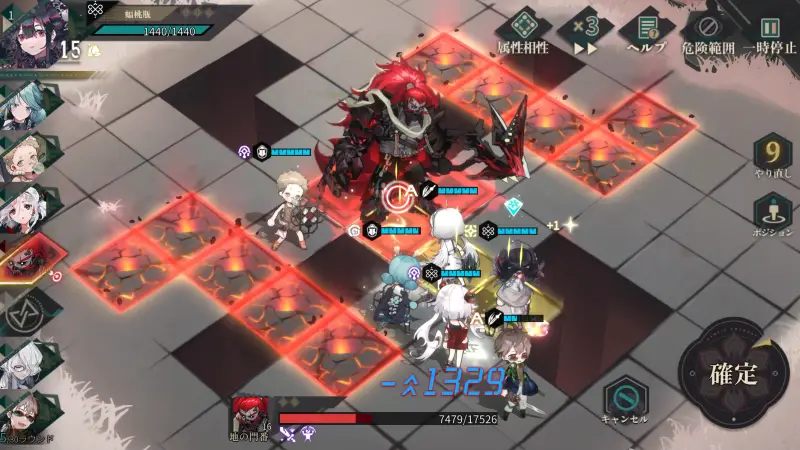Select the white-haired horned character portrait
Viewport: 800px width, 450px height.
click(x=24, y=208)
